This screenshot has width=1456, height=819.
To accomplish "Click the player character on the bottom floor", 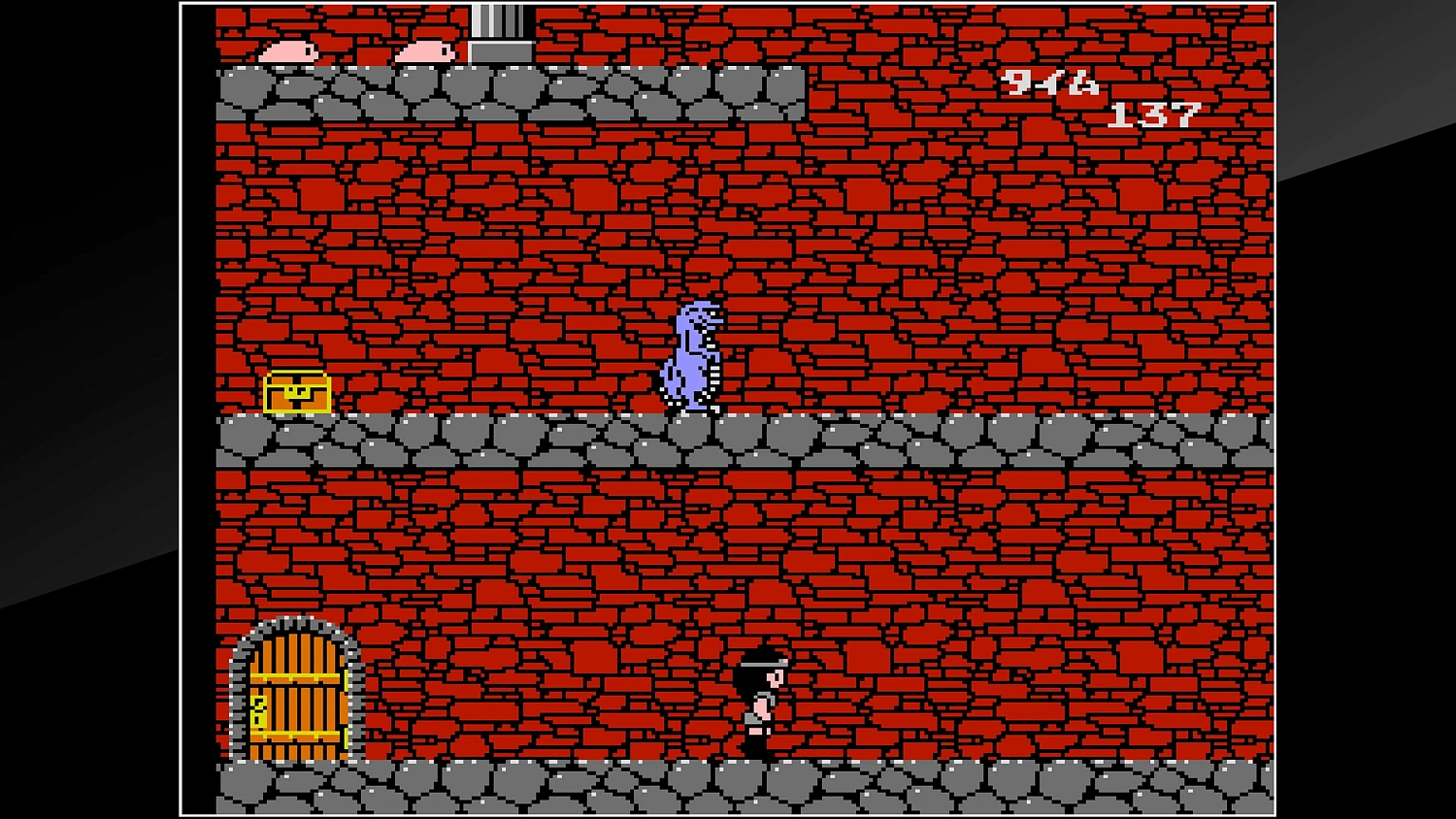I will [x=763, y=704].
